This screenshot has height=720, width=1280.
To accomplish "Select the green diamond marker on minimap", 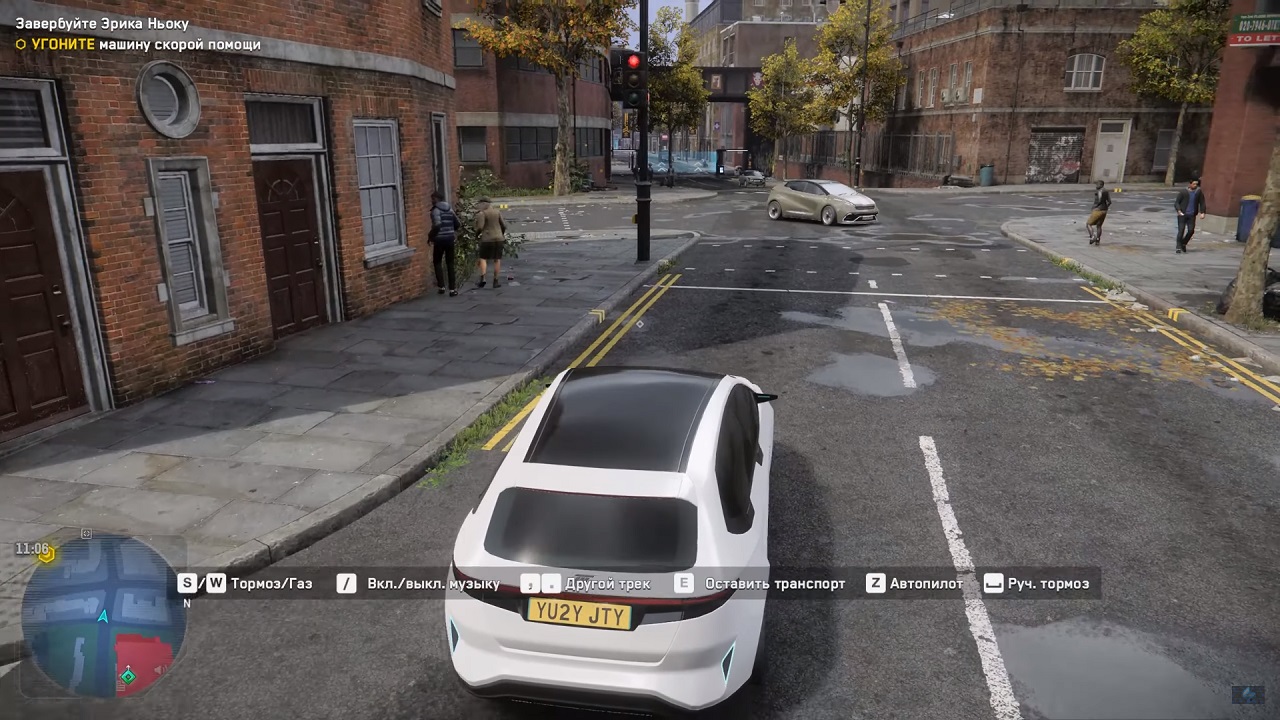I will pos(128,677).
